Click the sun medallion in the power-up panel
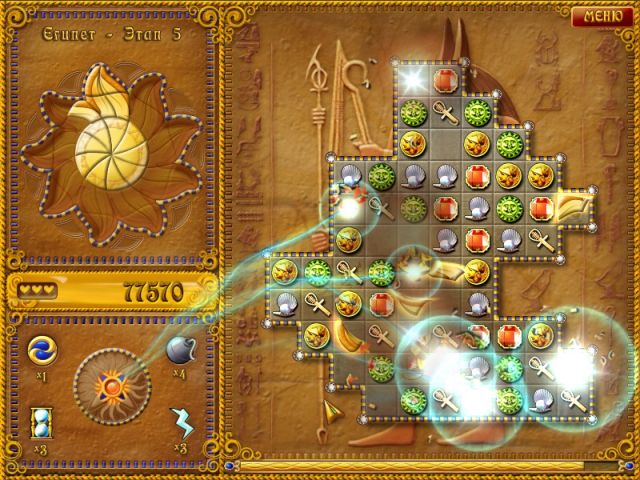This screenshot has width=640, height=480. tap(110, 384)
